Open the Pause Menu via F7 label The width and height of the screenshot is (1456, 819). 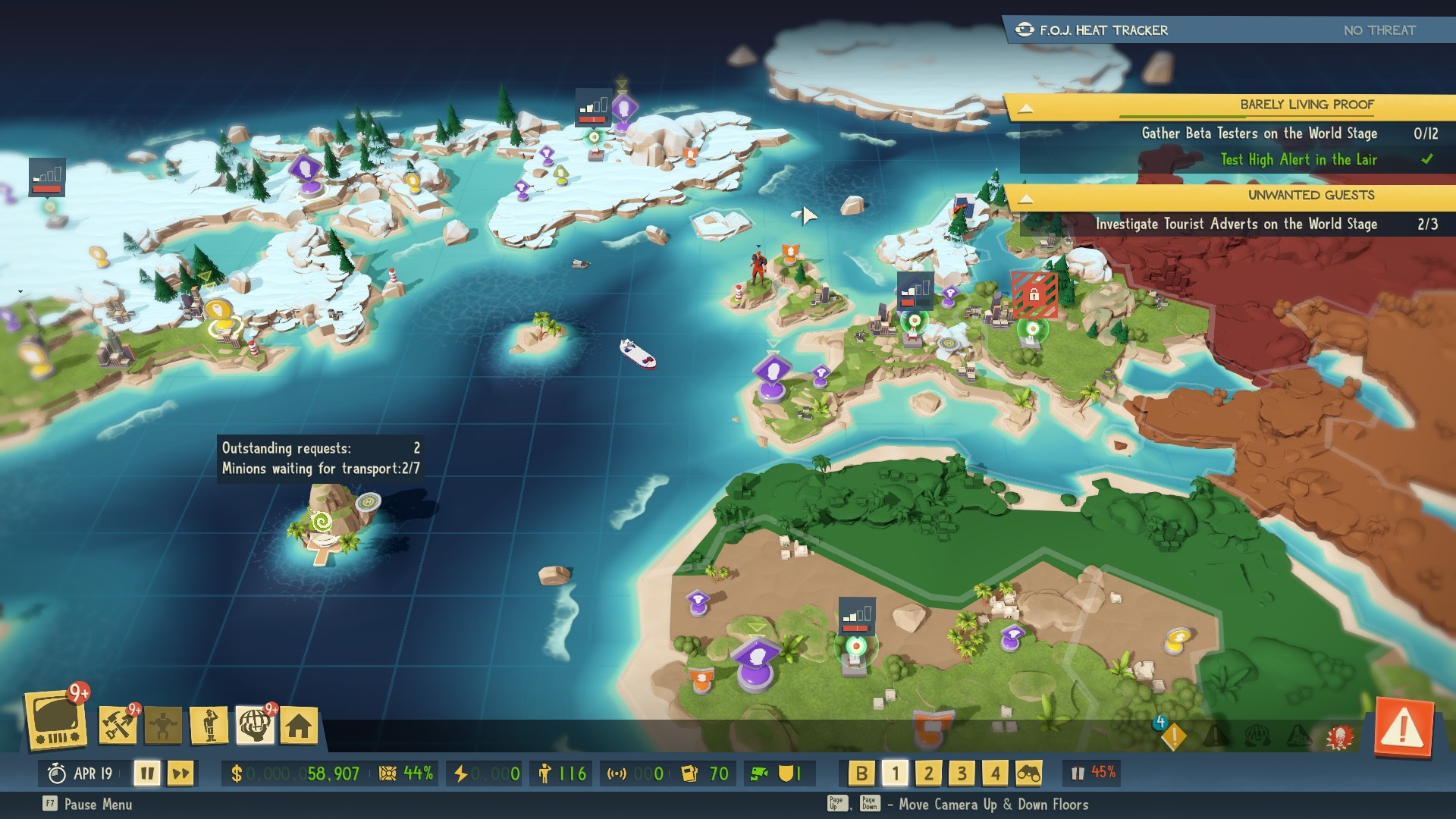[x=76, y=805]
